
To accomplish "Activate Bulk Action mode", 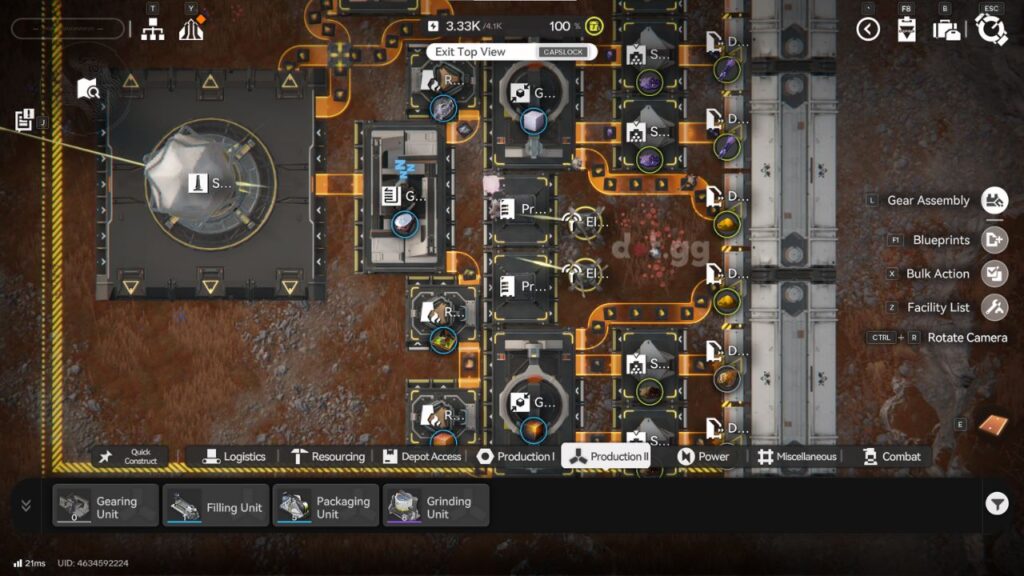I will pos(993,273).
